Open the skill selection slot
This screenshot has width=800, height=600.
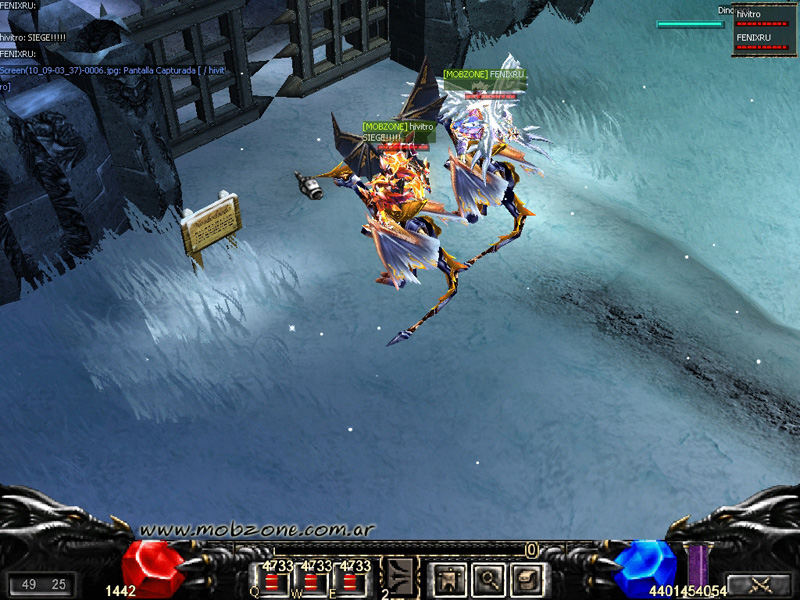(401, 577)
